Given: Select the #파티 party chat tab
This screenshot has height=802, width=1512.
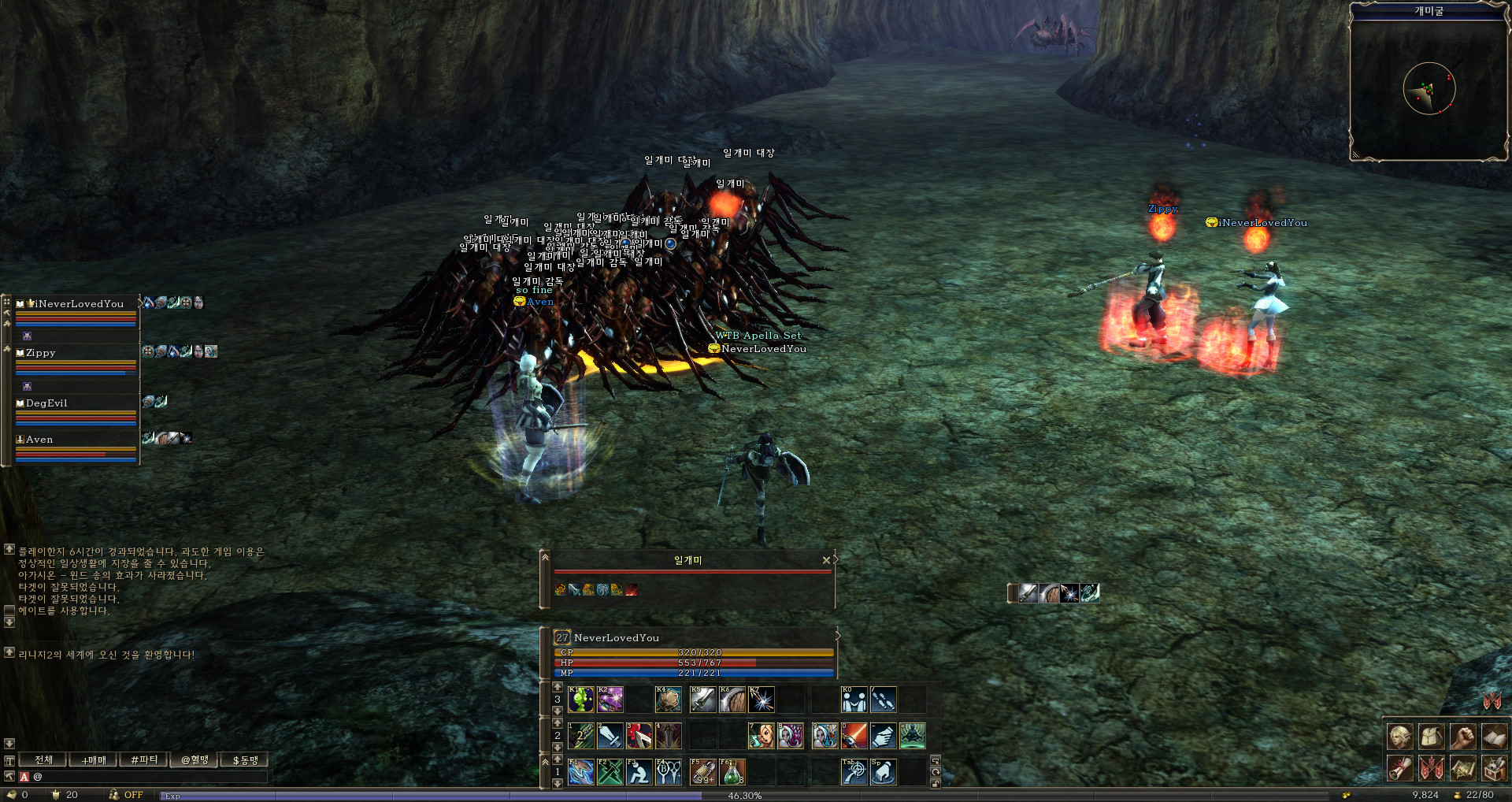Looking at the screenshot, I should click(x=144, y=759).
